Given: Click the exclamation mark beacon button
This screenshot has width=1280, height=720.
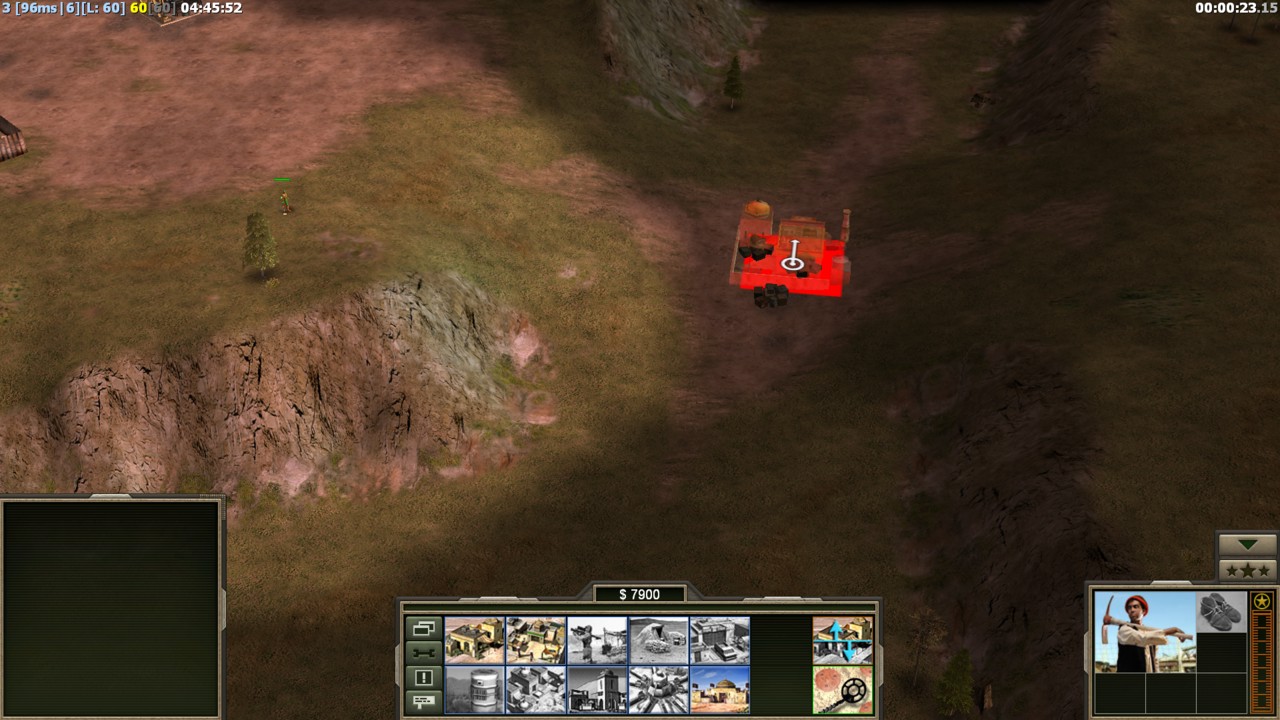Looking at the screenshot, I should click(423, 677).
